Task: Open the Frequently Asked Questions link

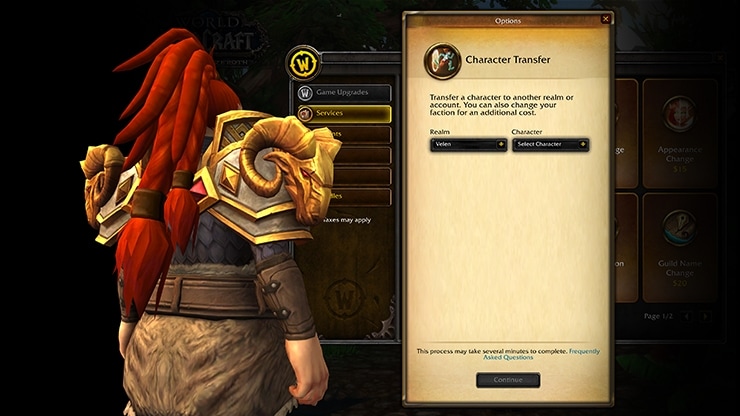Action: [585, 354]
